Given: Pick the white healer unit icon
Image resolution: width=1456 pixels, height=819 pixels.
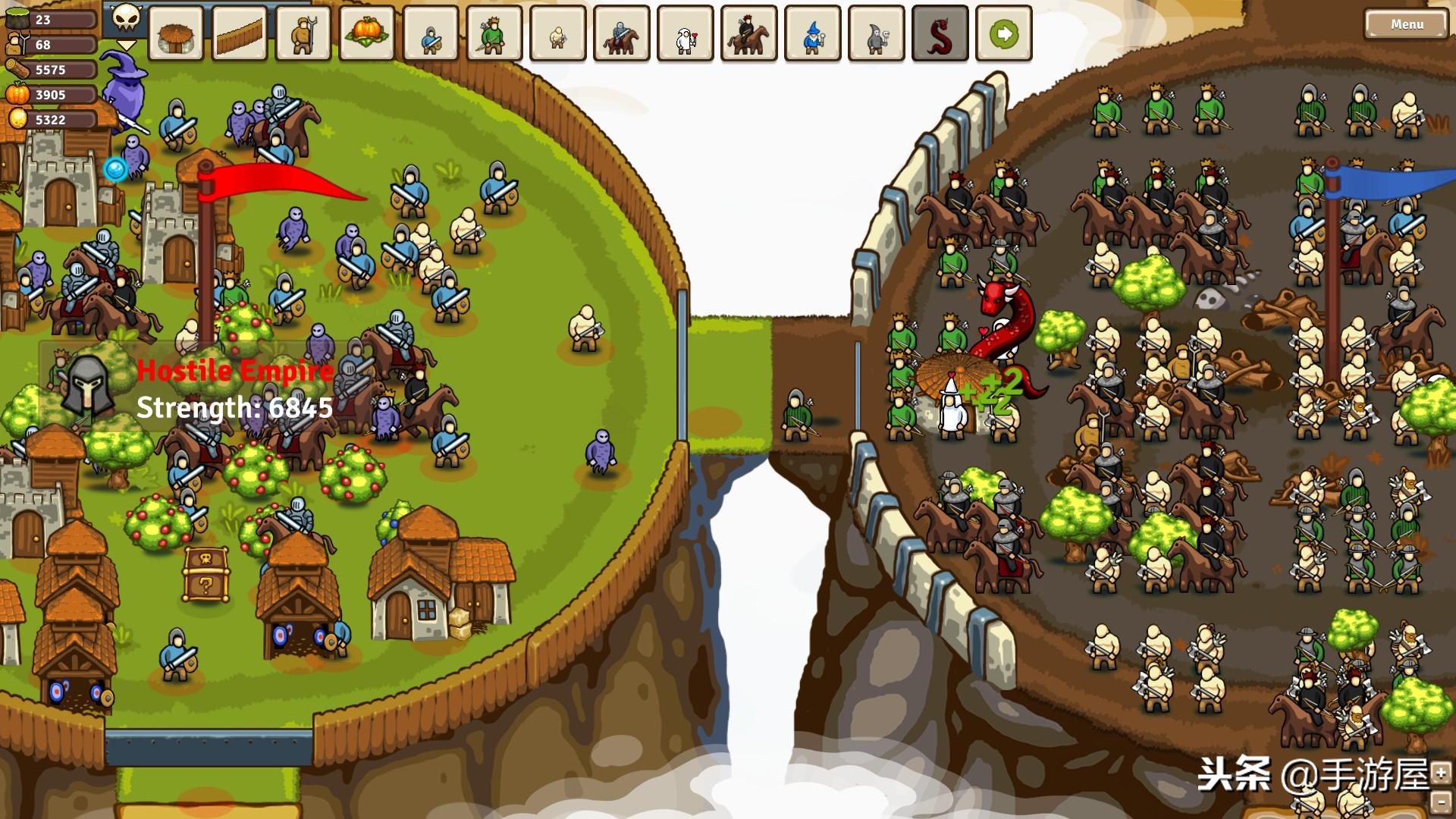Looking at the screenshot, I should click(x=686, y=33).
